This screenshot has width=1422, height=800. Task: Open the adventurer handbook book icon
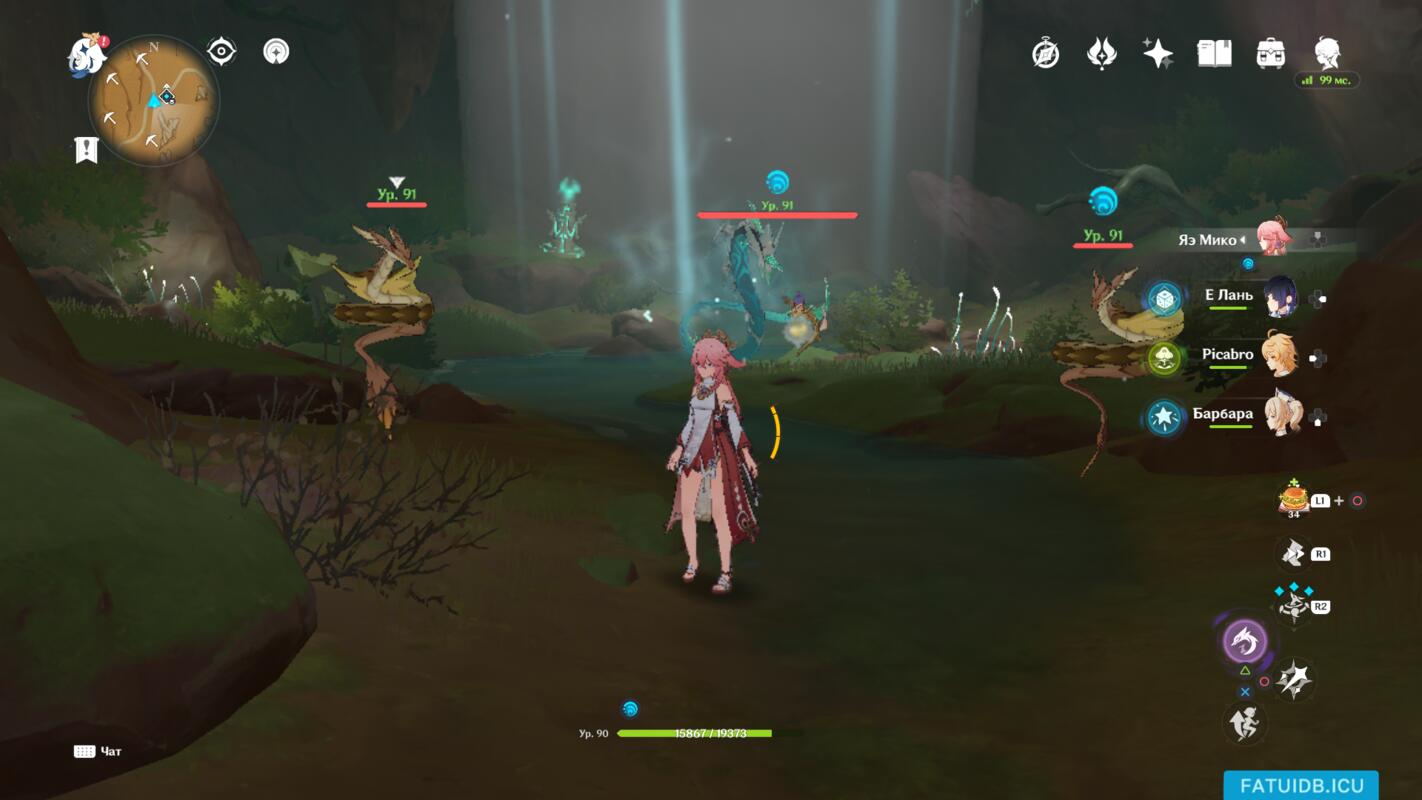[1214, 53]
